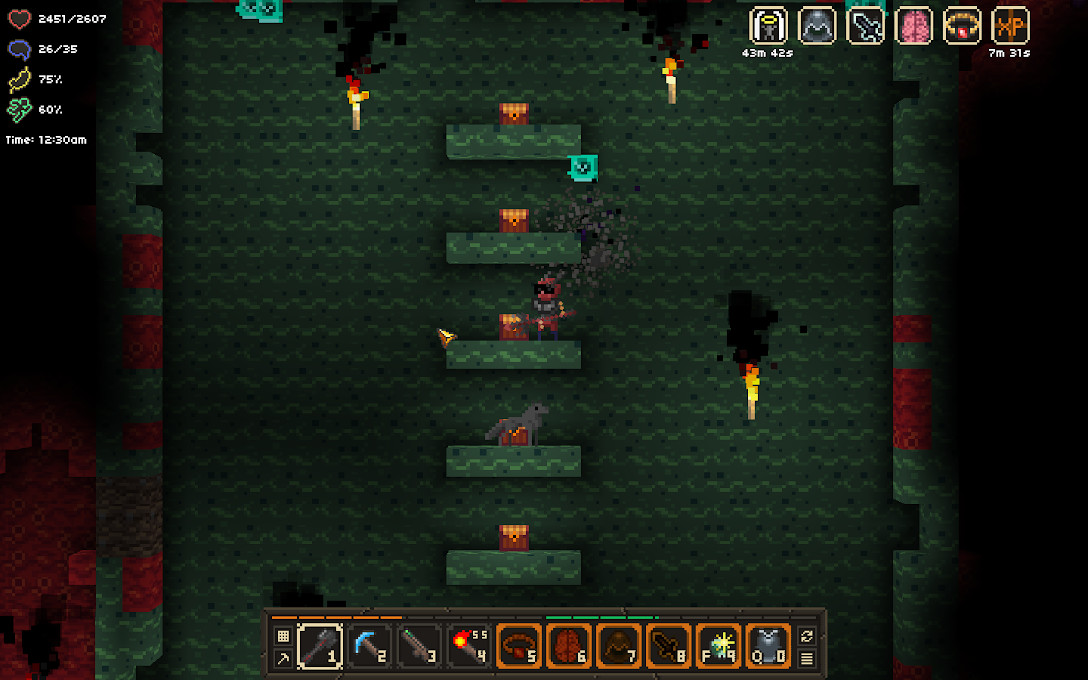Click the swap arrows hotbar button
The image size is (1088, 680).
(806, 635)
